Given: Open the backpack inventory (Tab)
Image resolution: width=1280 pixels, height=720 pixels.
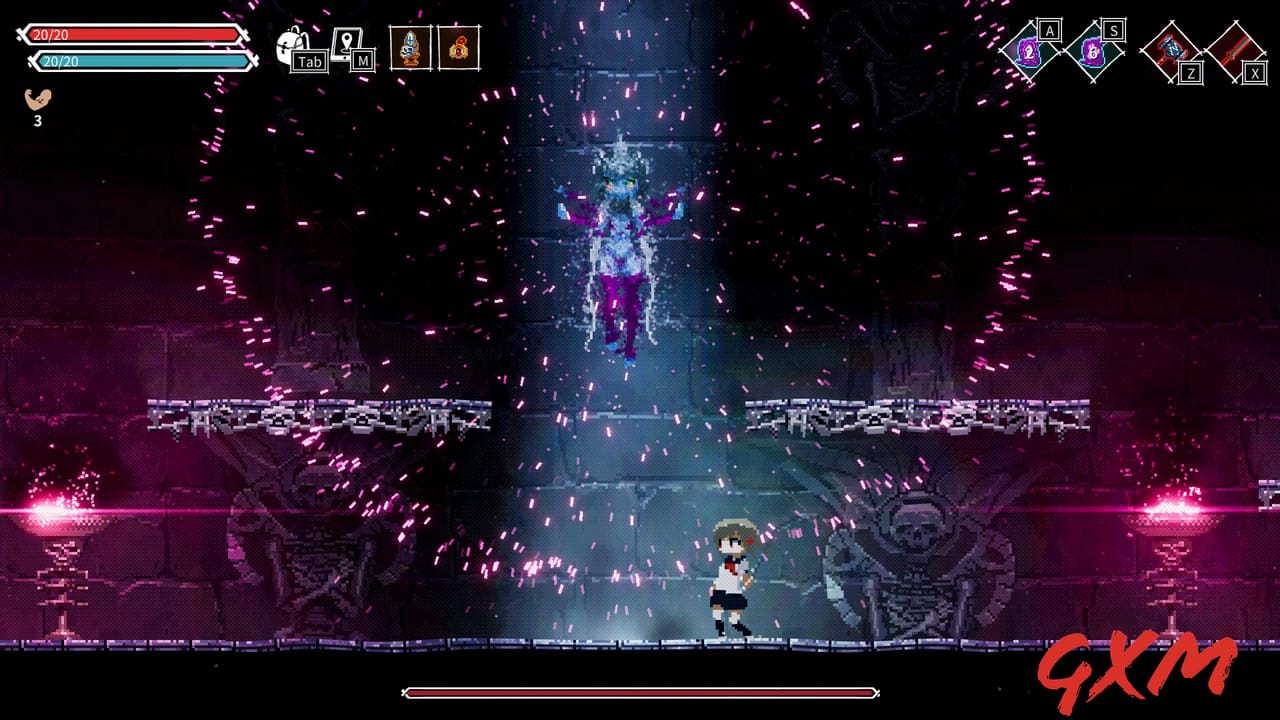Looking at the screenshot, I should 289,42.
